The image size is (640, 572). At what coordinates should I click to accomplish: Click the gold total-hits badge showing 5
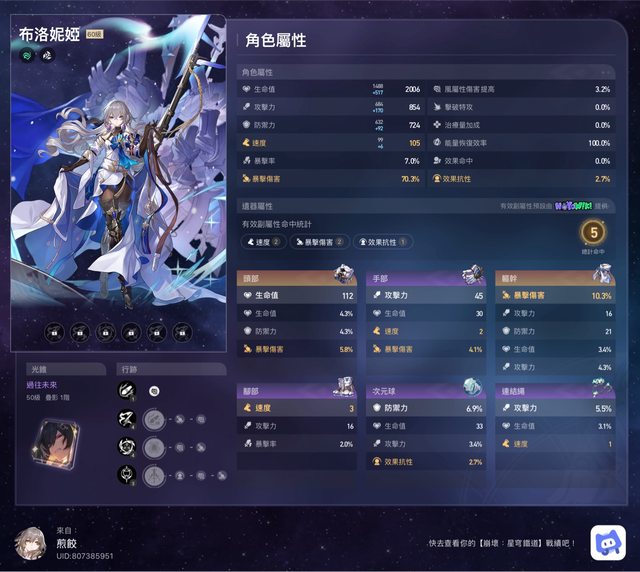(593, 233)
